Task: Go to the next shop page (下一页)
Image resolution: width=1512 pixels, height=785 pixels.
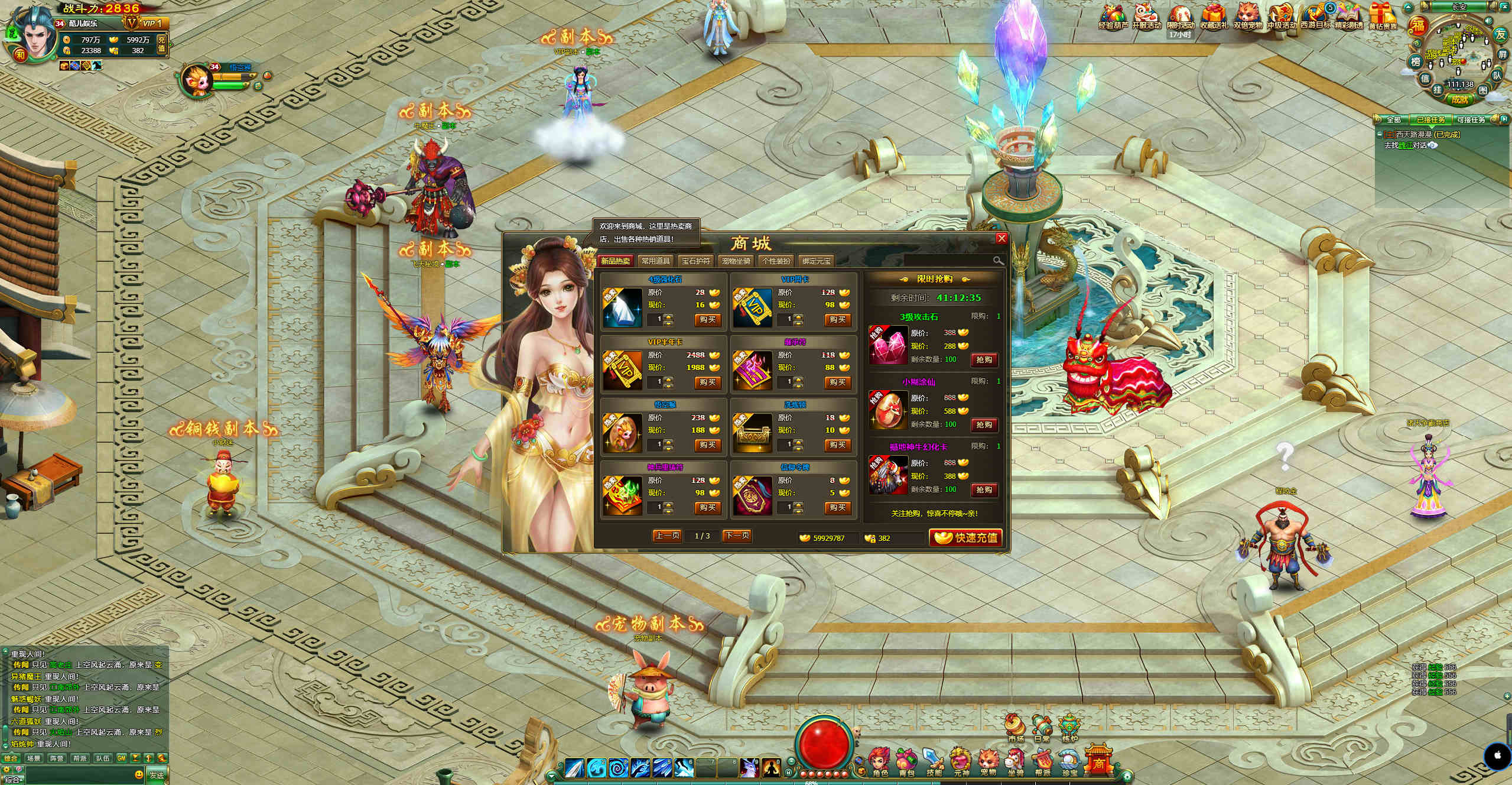Action: pos(737,536)
